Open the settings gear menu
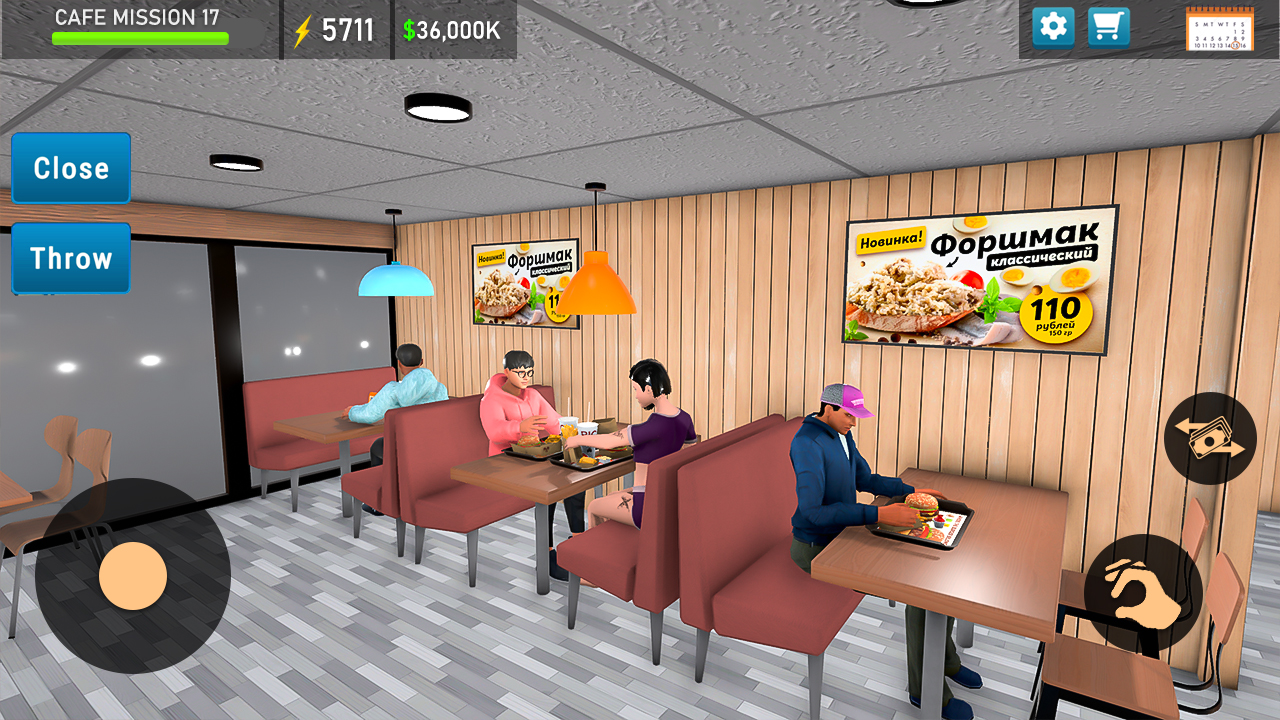 (x=1052, y=27)
